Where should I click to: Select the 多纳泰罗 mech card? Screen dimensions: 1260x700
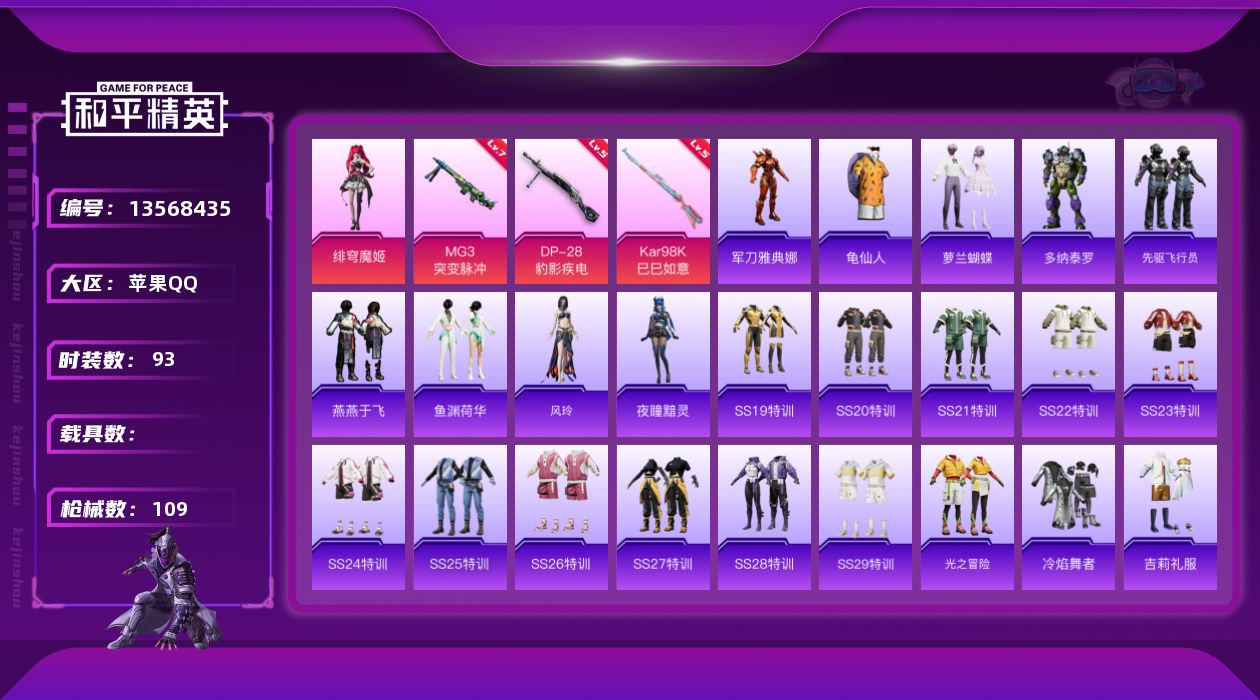(x=1068, y=210)
